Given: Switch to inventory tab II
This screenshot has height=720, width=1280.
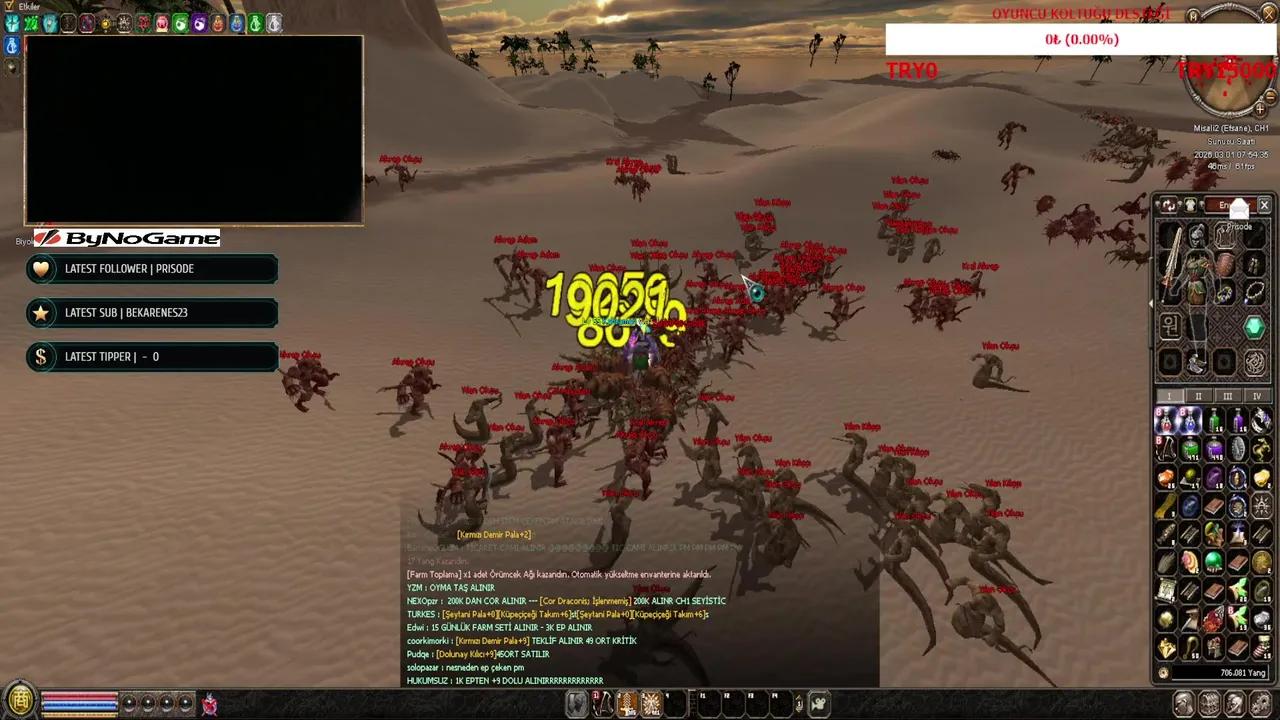Looking at the screenshot, I should [1198, 396].
